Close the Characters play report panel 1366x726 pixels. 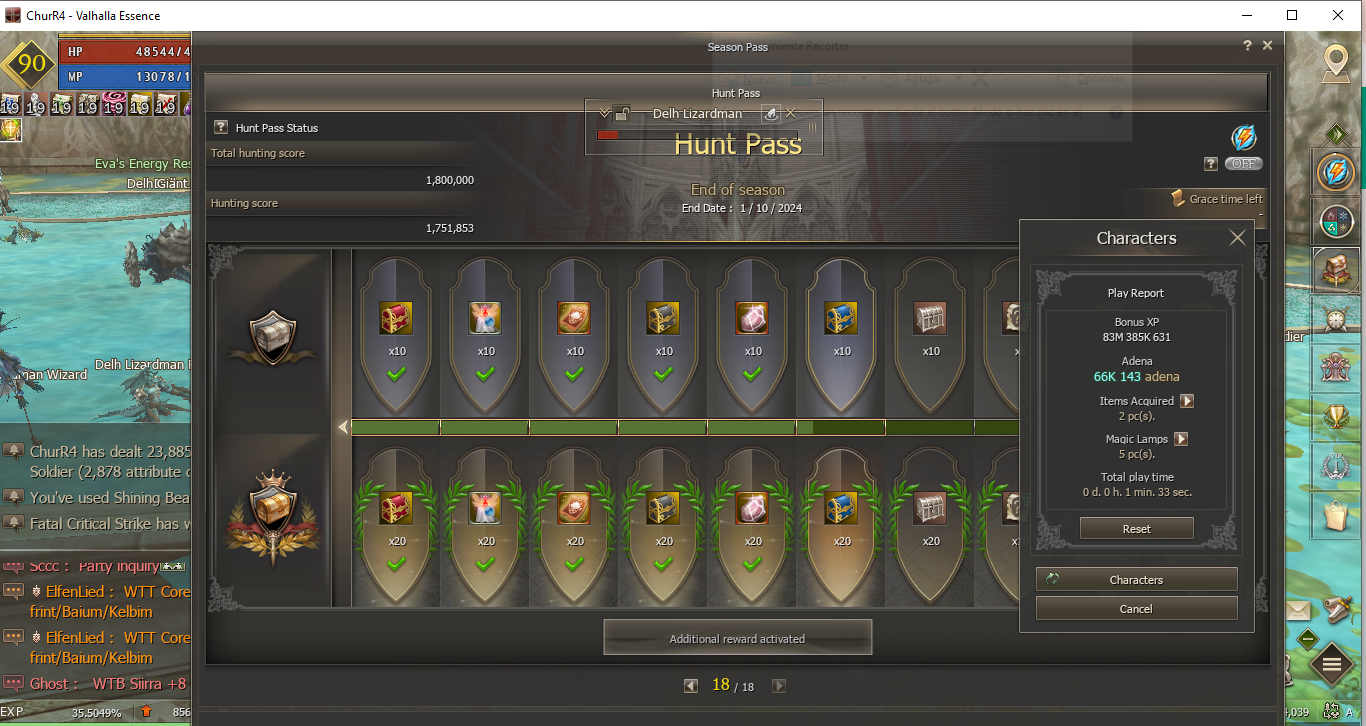click(x=1237, y=238)
